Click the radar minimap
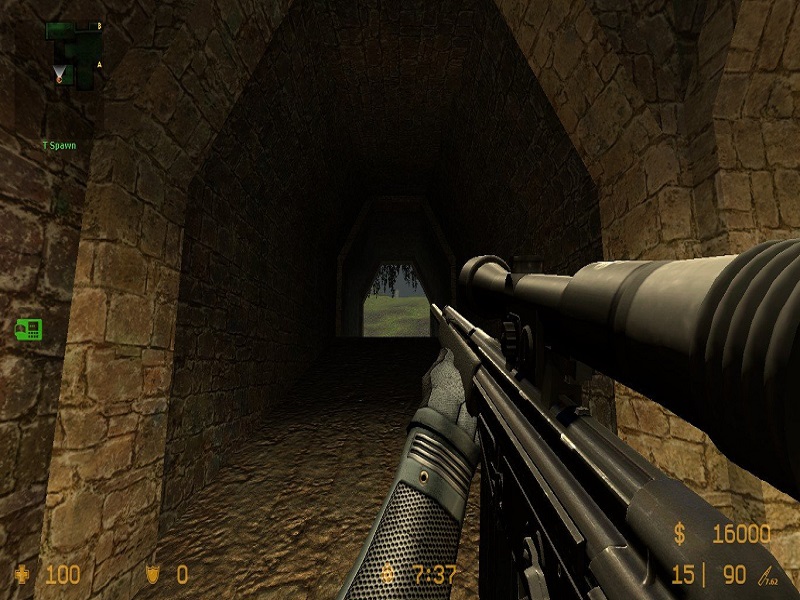The height and width of the screenshot is (600, 800). tap(72, 50)
